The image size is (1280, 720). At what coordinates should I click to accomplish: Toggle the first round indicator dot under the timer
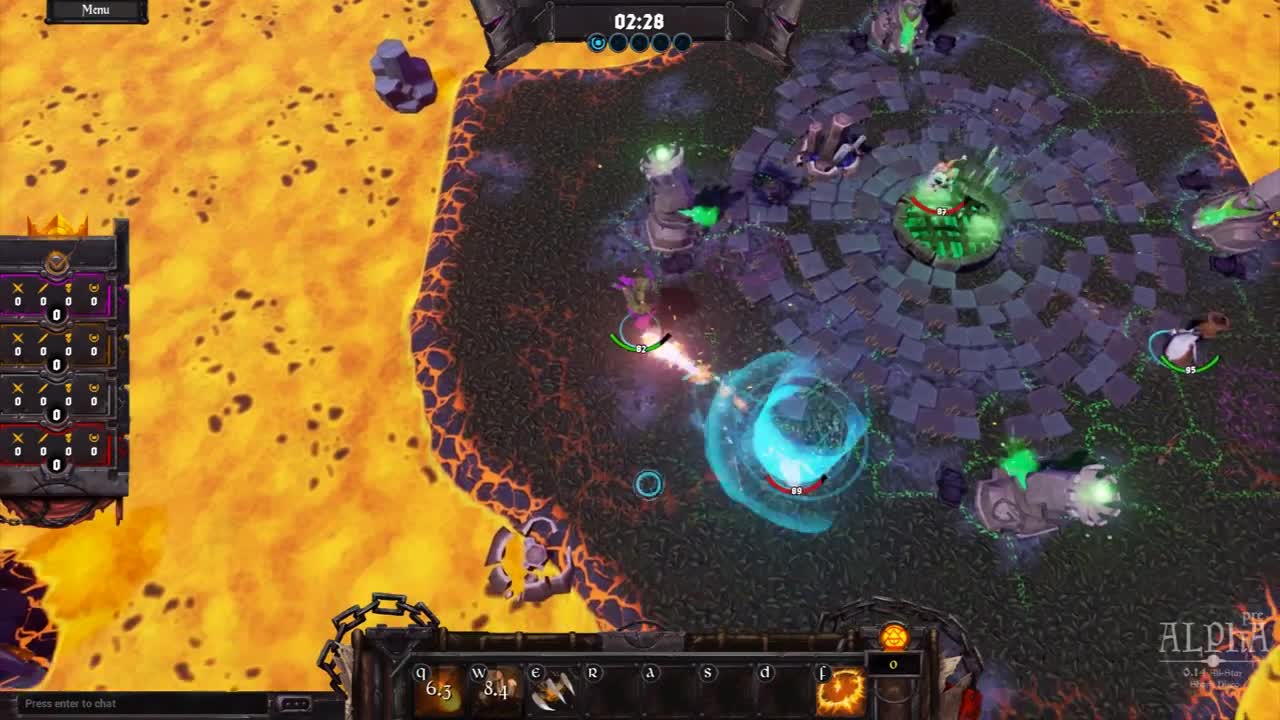click(x=599, y=44)
